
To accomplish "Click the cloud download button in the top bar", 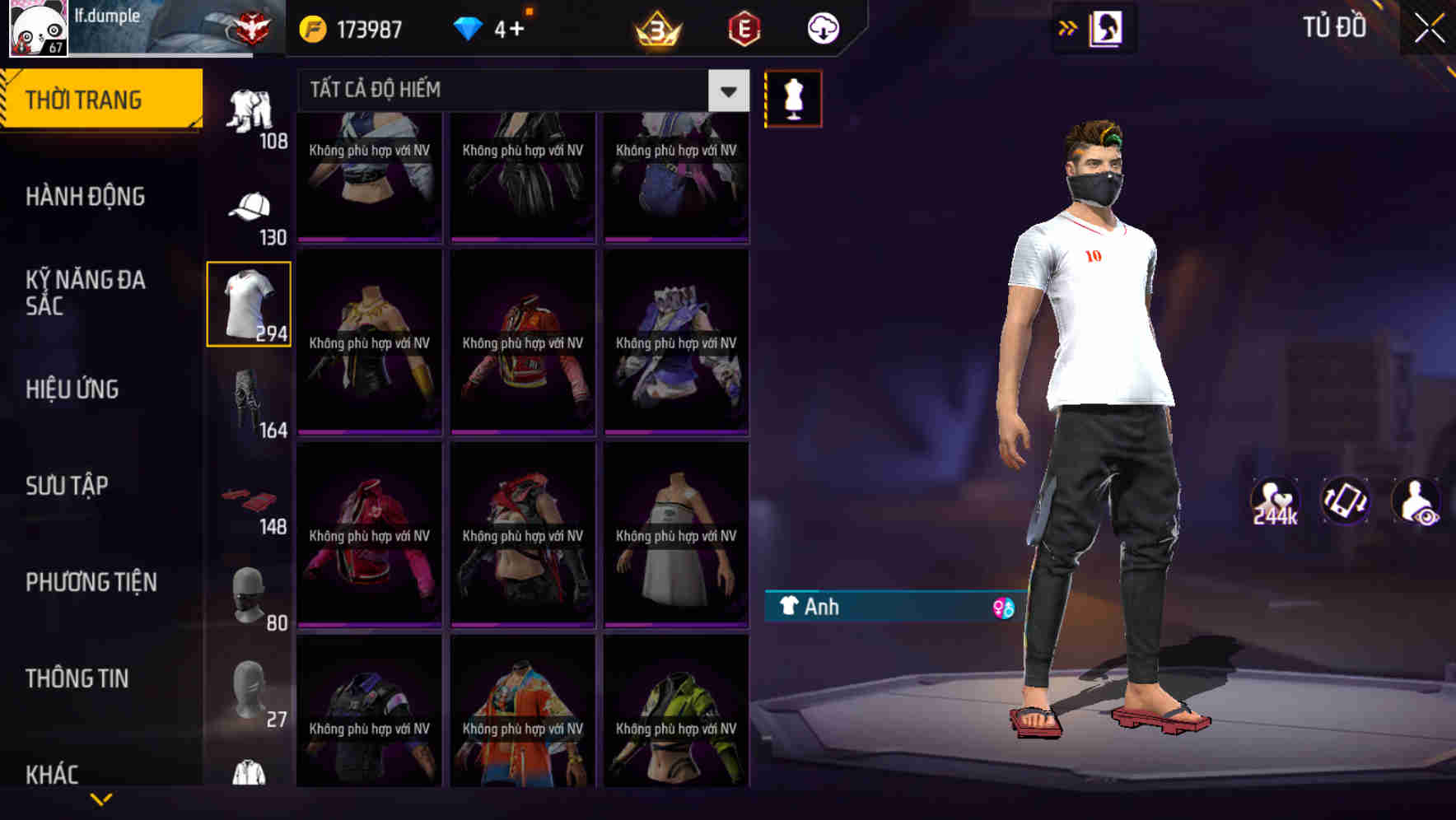I will [x=821, y=27].
